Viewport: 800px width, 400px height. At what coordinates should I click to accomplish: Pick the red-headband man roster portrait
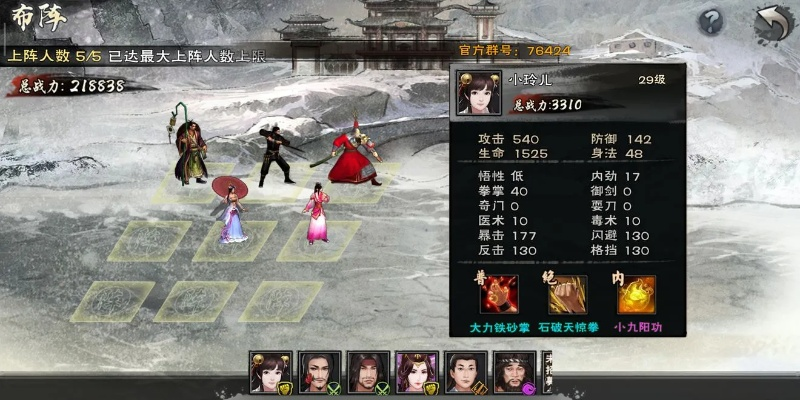point(368,372)
